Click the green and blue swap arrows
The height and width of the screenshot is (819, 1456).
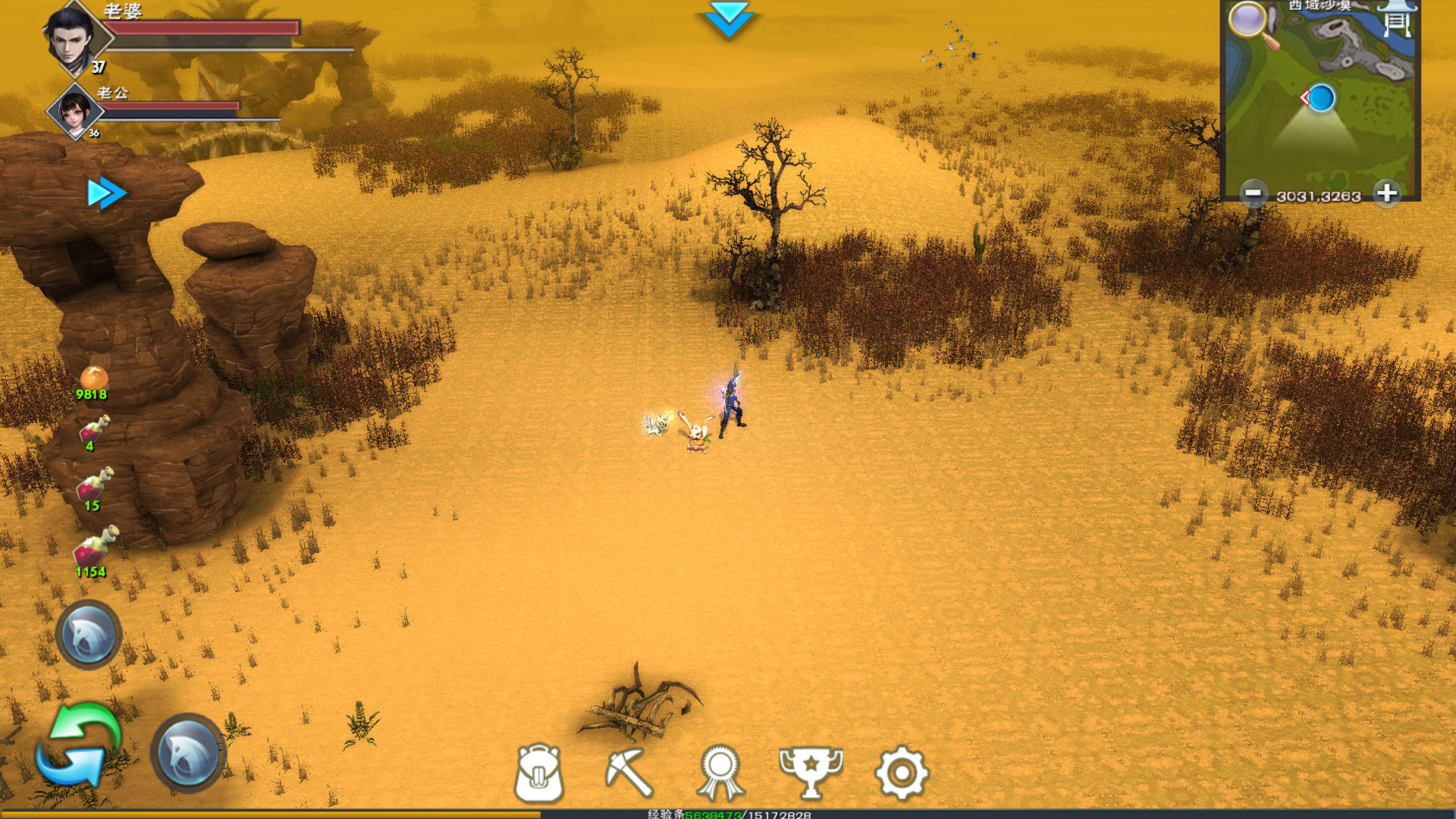[x=78, y=744]
